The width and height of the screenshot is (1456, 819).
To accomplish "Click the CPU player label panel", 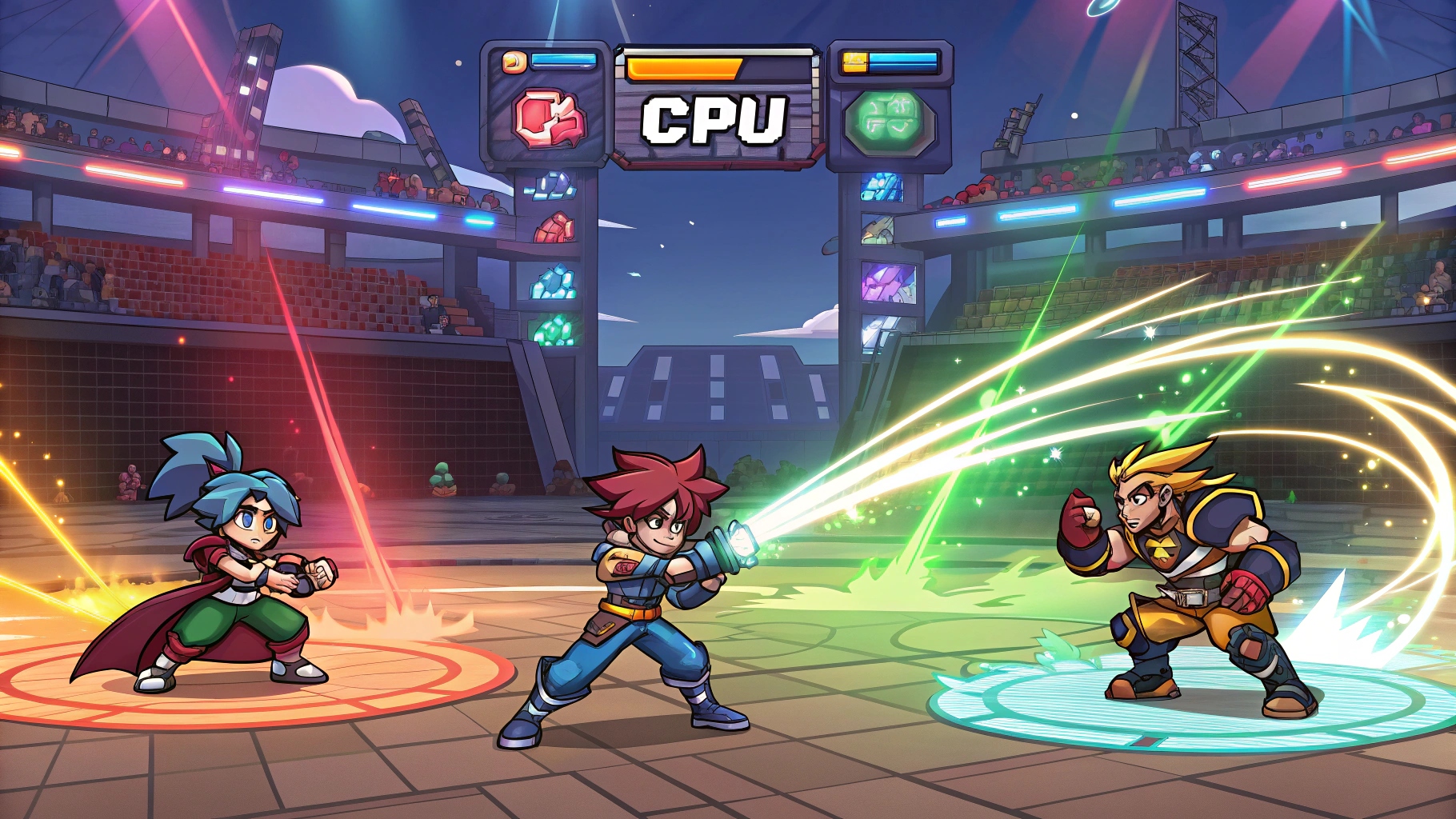I will coord(715,120).
